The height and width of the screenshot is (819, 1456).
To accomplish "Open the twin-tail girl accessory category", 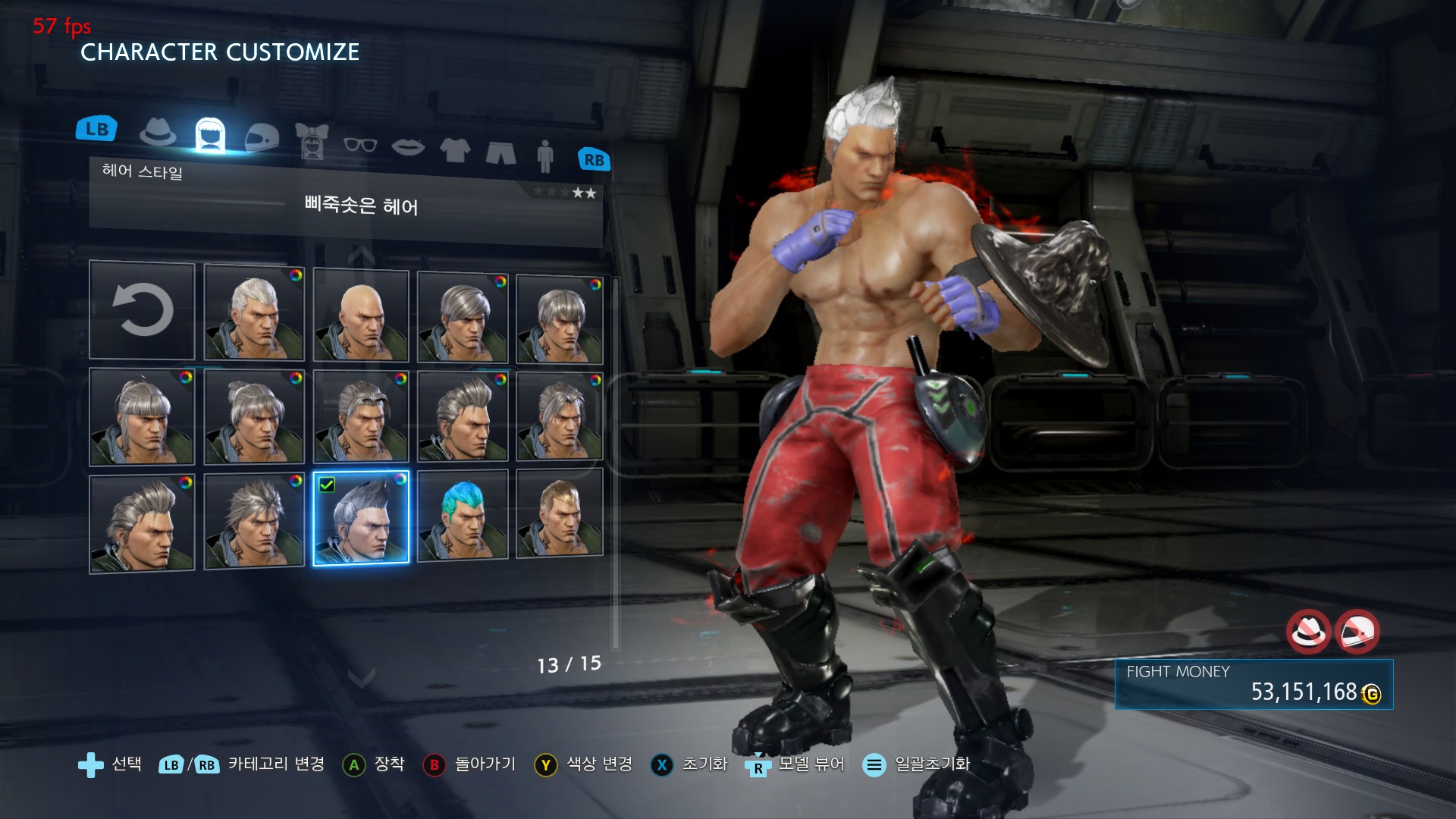I will [311, 141].
